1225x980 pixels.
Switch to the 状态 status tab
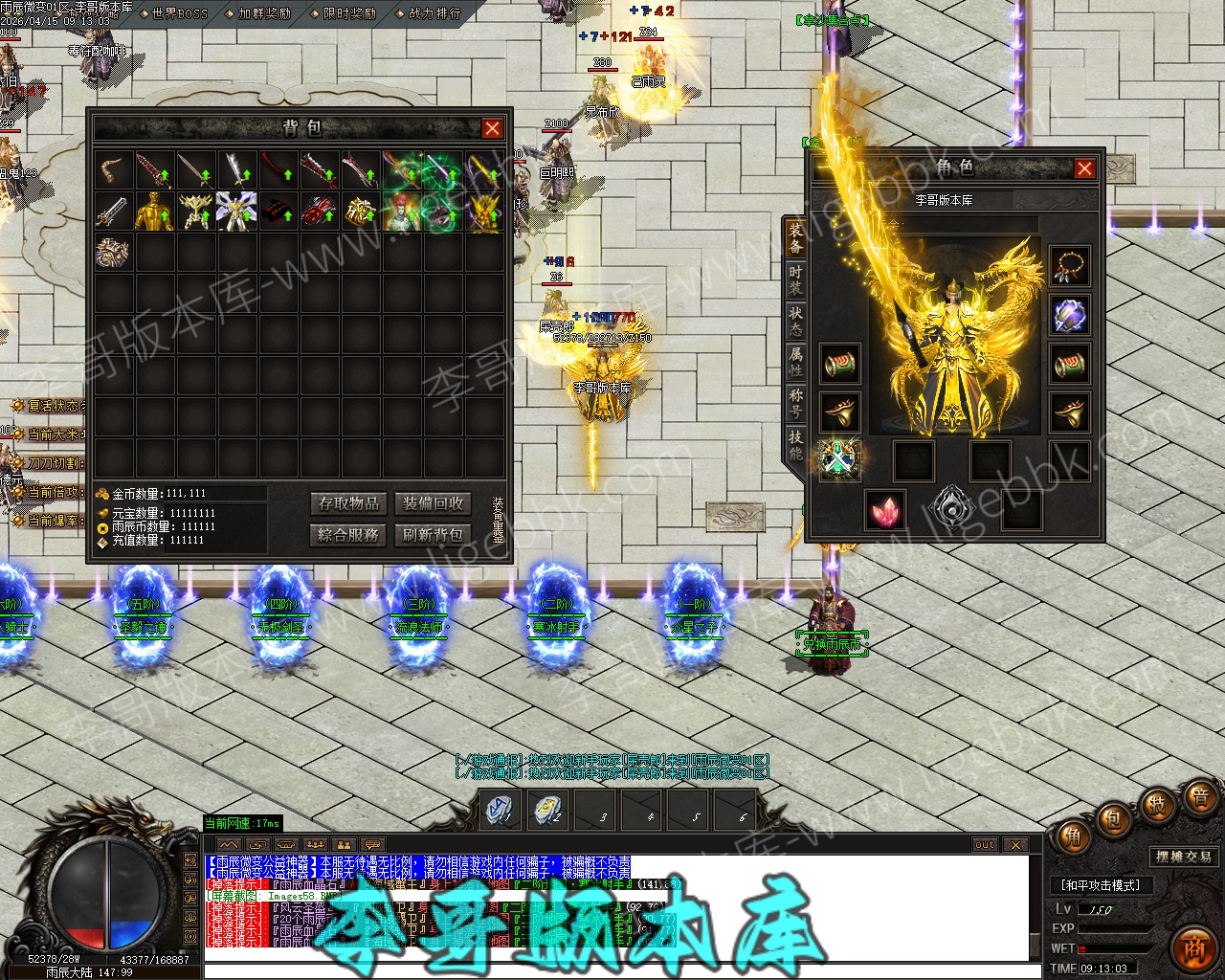coord(795,320)
